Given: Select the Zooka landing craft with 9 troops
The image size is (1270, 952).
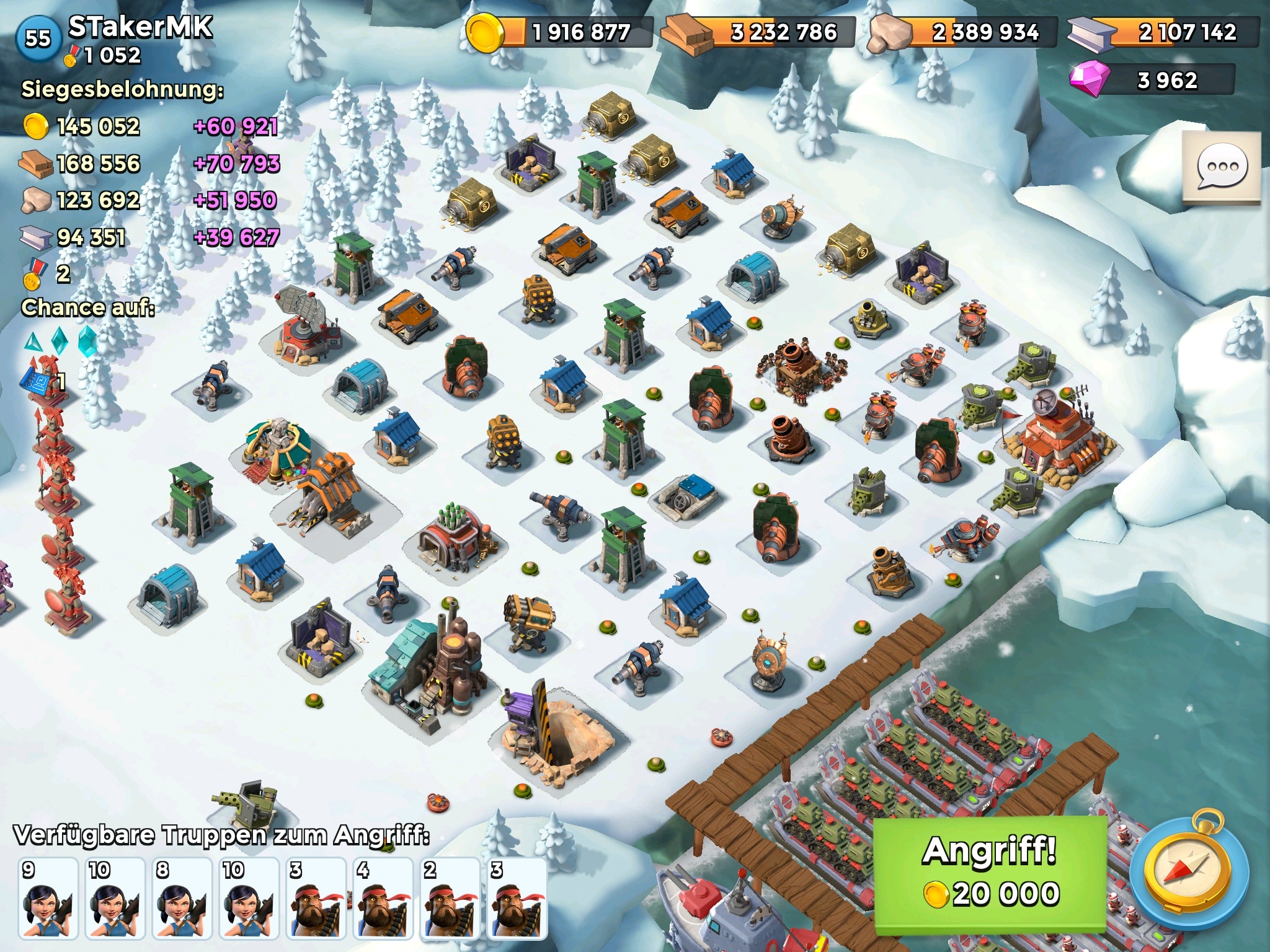Looking at the screenshot, I should [48, 898].
